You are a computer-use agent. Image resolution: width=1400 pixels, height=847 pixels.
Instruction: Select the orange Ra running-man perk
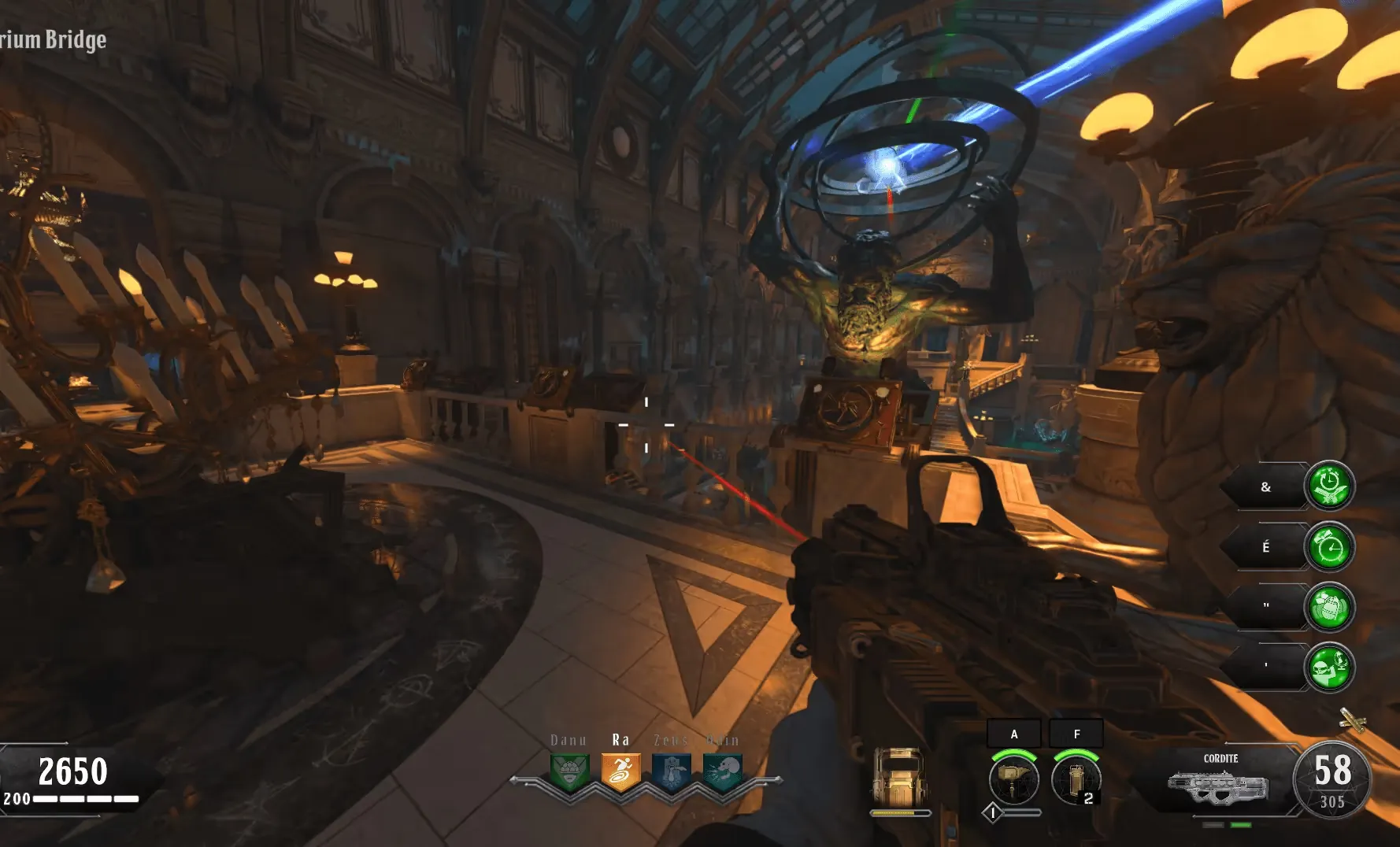click(620, 771)
